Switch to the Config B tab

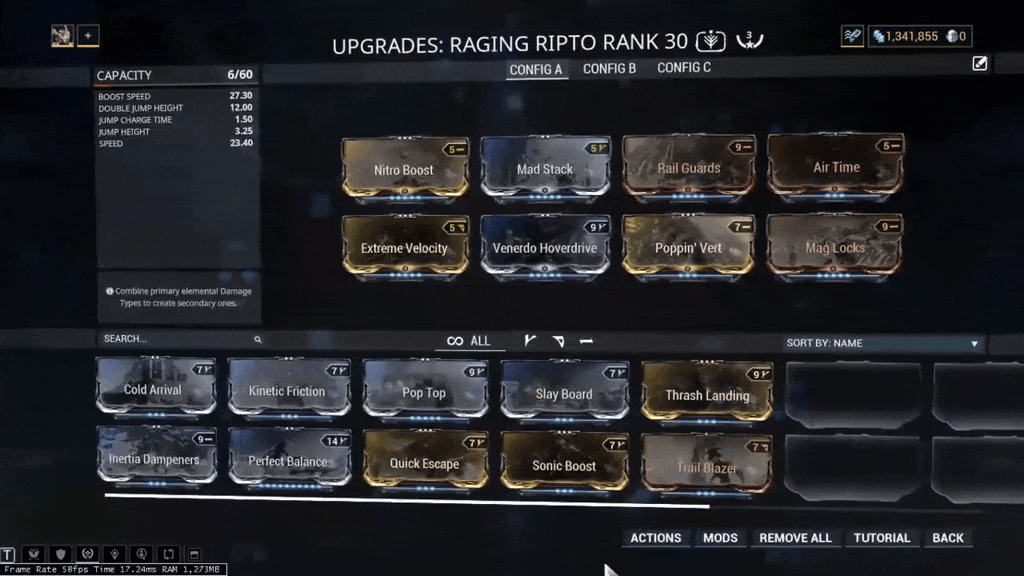click(x=609, y=69)
